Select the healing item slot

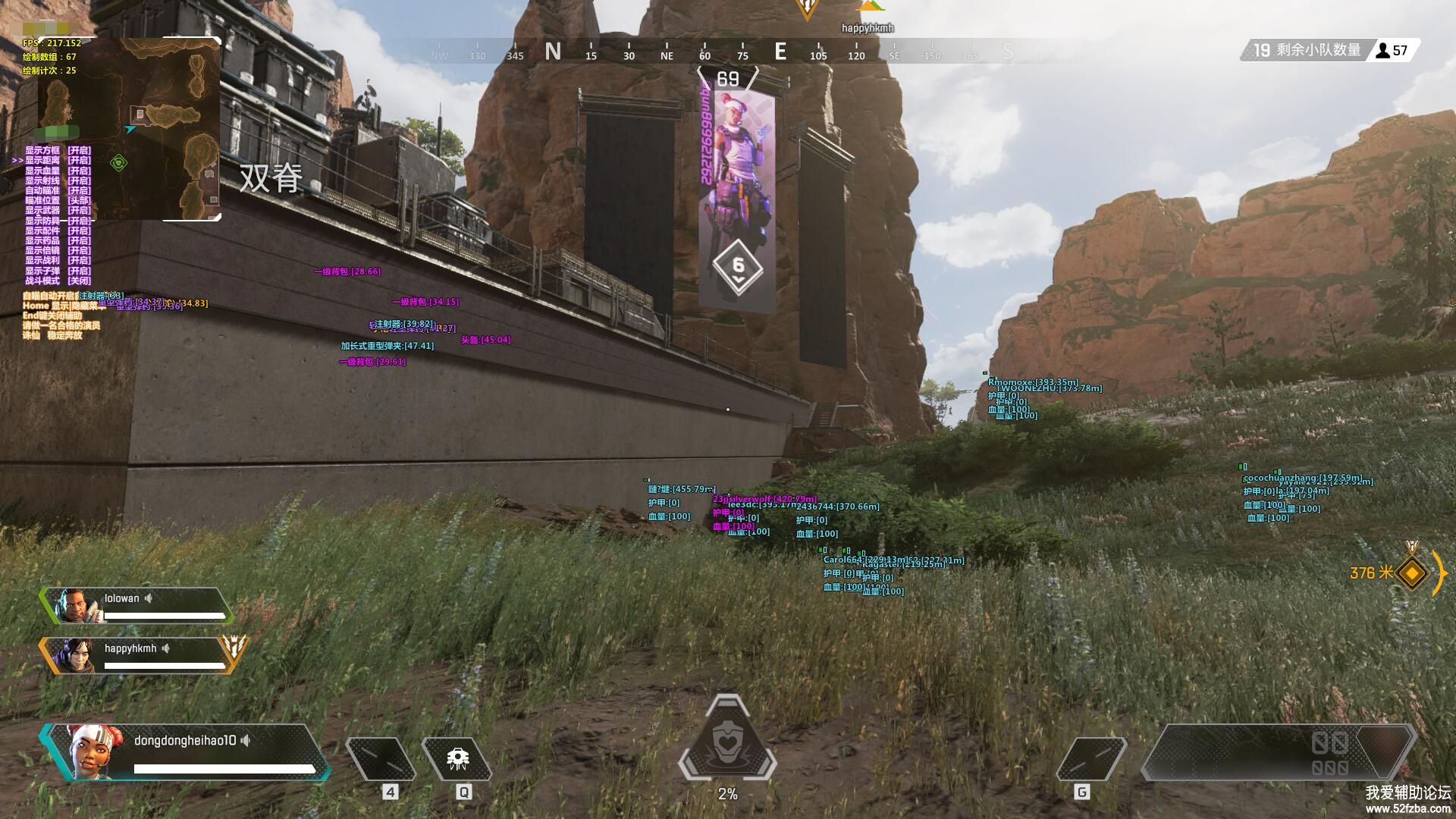point(381,758)
